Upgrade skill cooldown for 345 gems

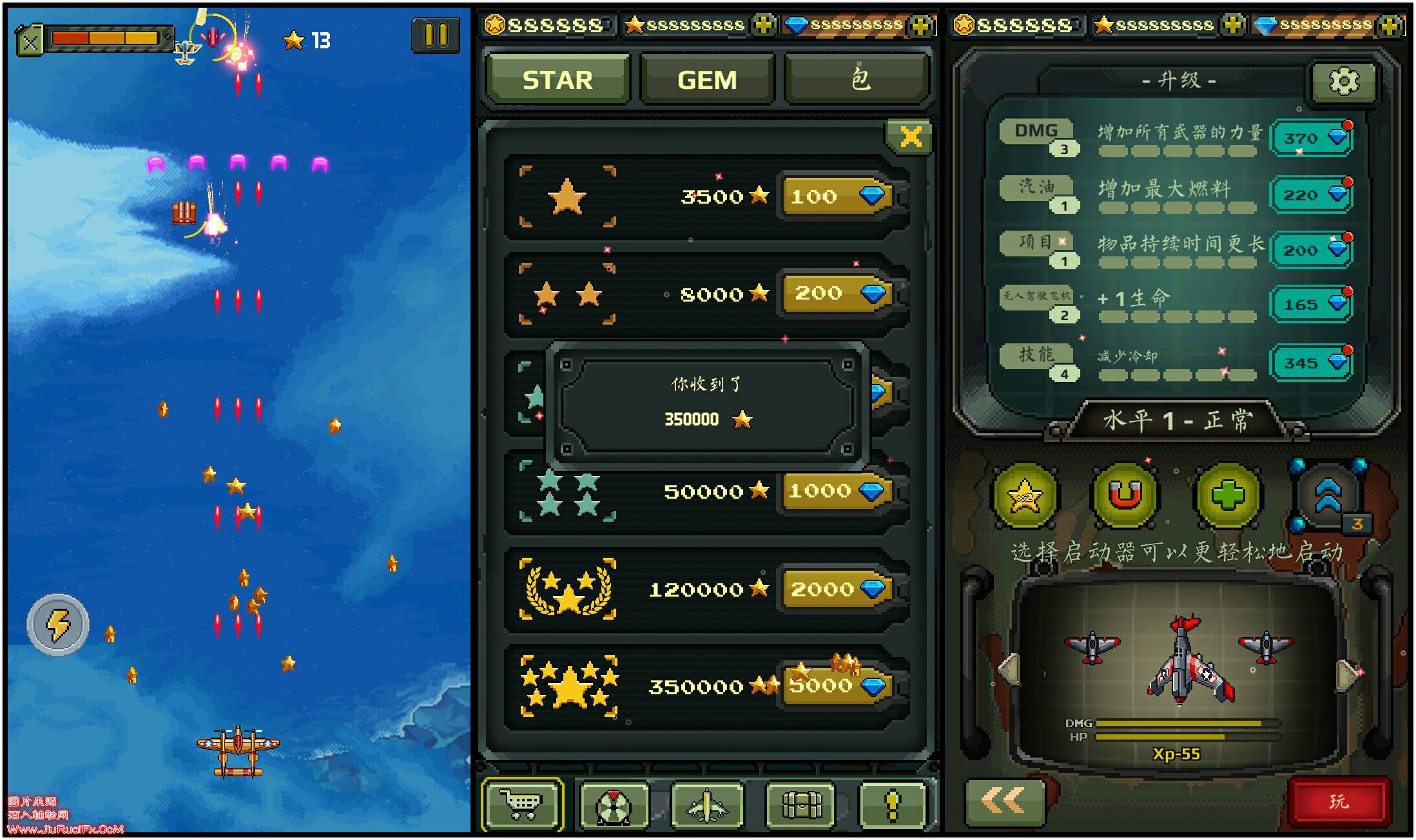1311,363
